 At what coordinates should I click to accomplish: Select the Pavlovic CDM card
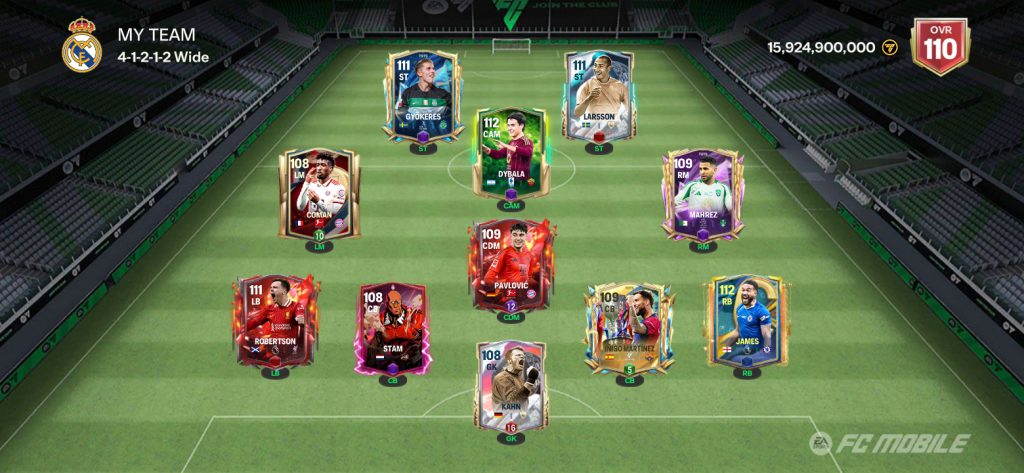[511, 264]
